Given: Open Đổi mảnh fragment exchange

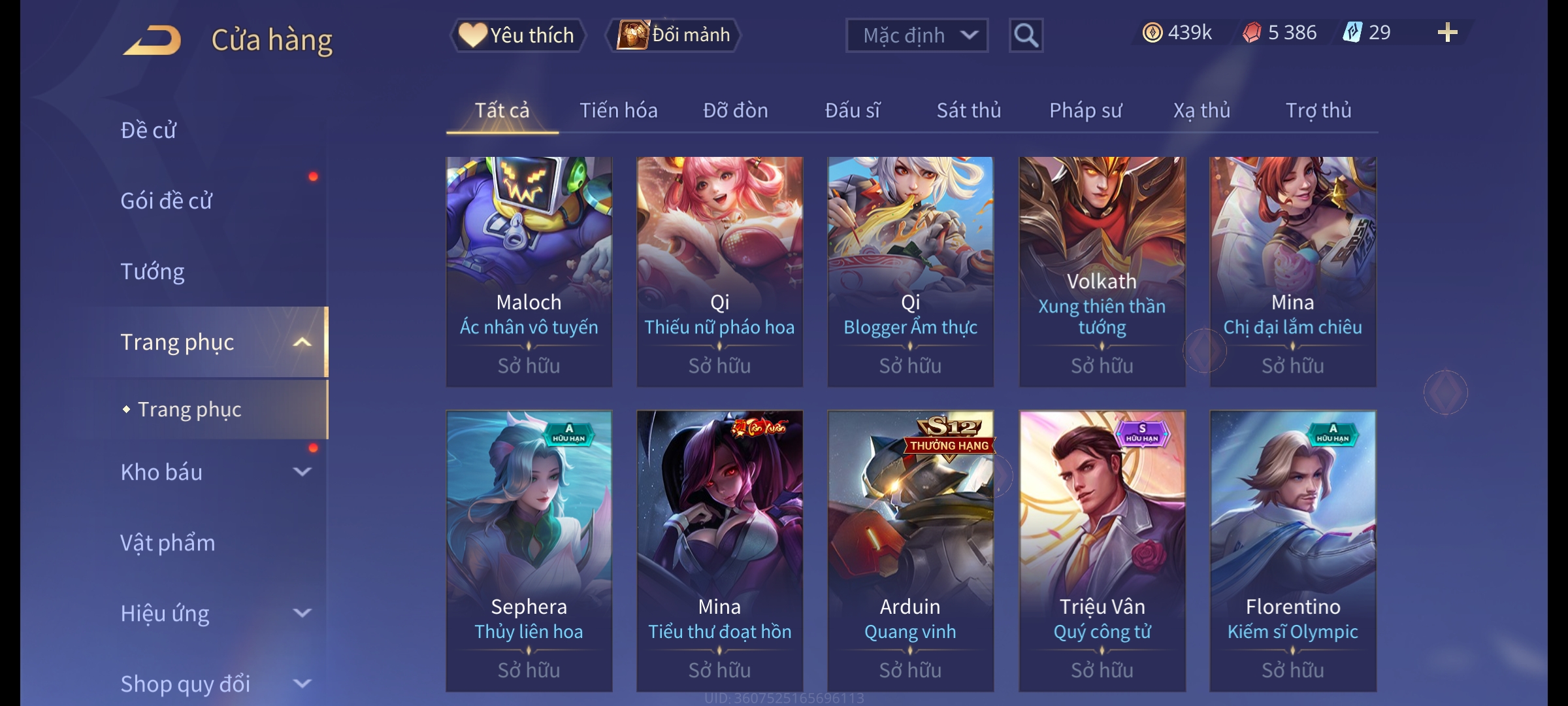Looking at the screenshot, I should click(674, 35).
